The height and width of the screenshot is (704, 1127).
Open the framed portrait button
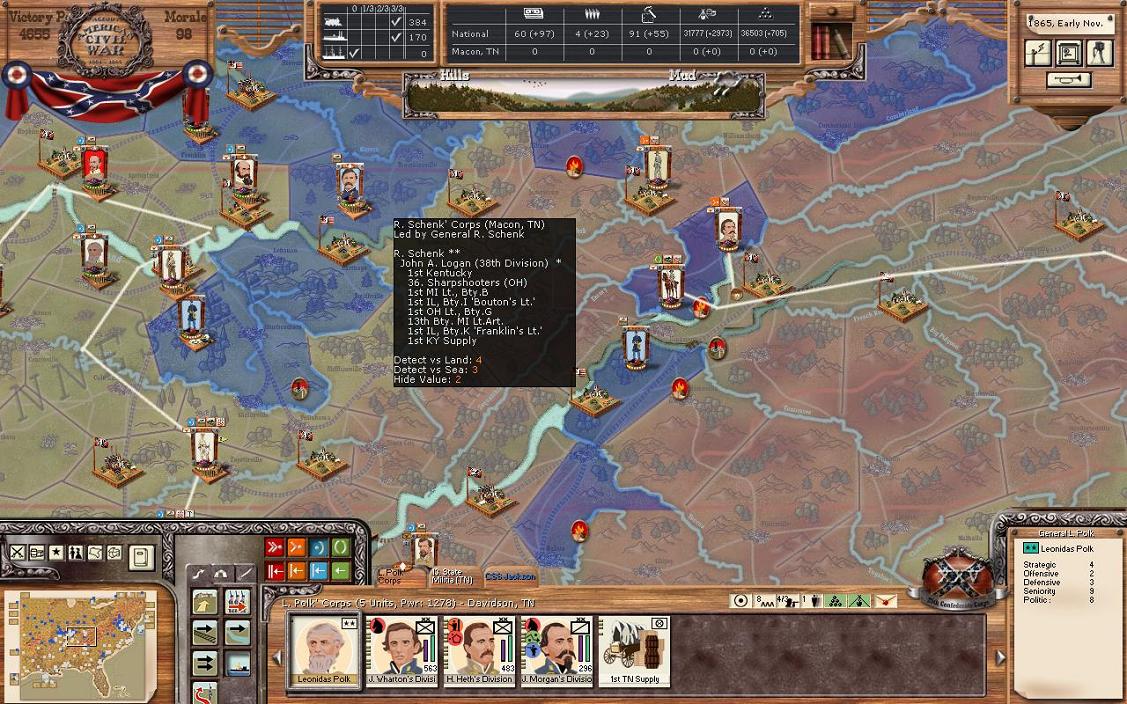[1069, 53]
